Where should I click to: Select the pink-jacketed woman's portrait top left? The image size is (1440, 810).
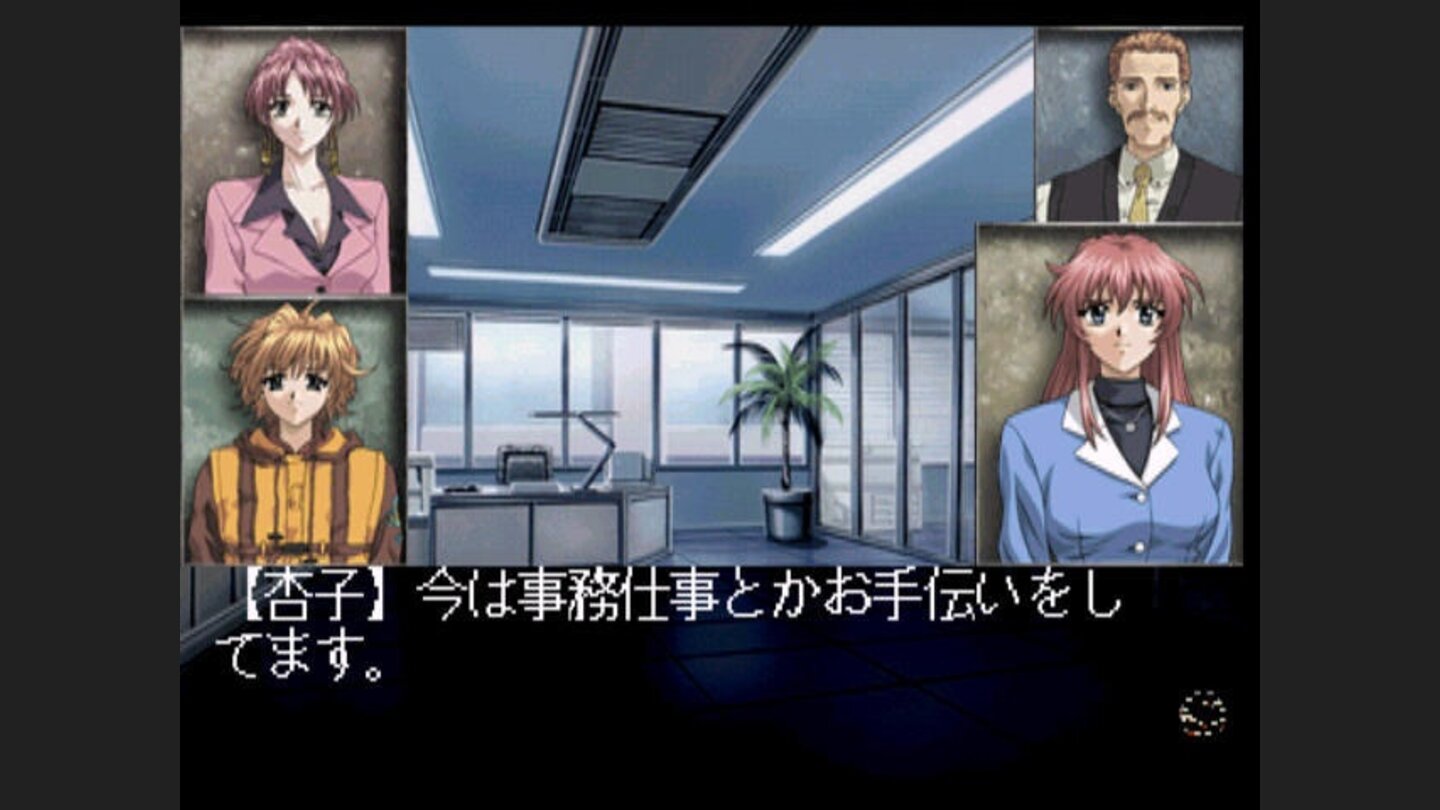coord(290,160)
